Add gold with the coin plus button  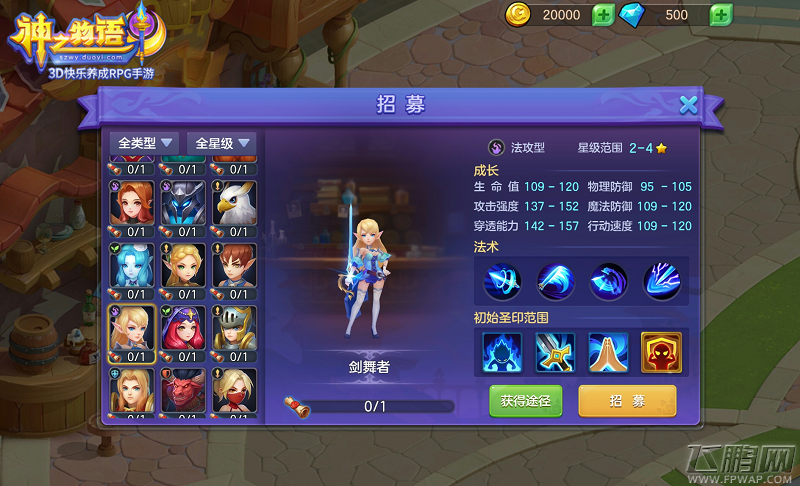(602, 15)
